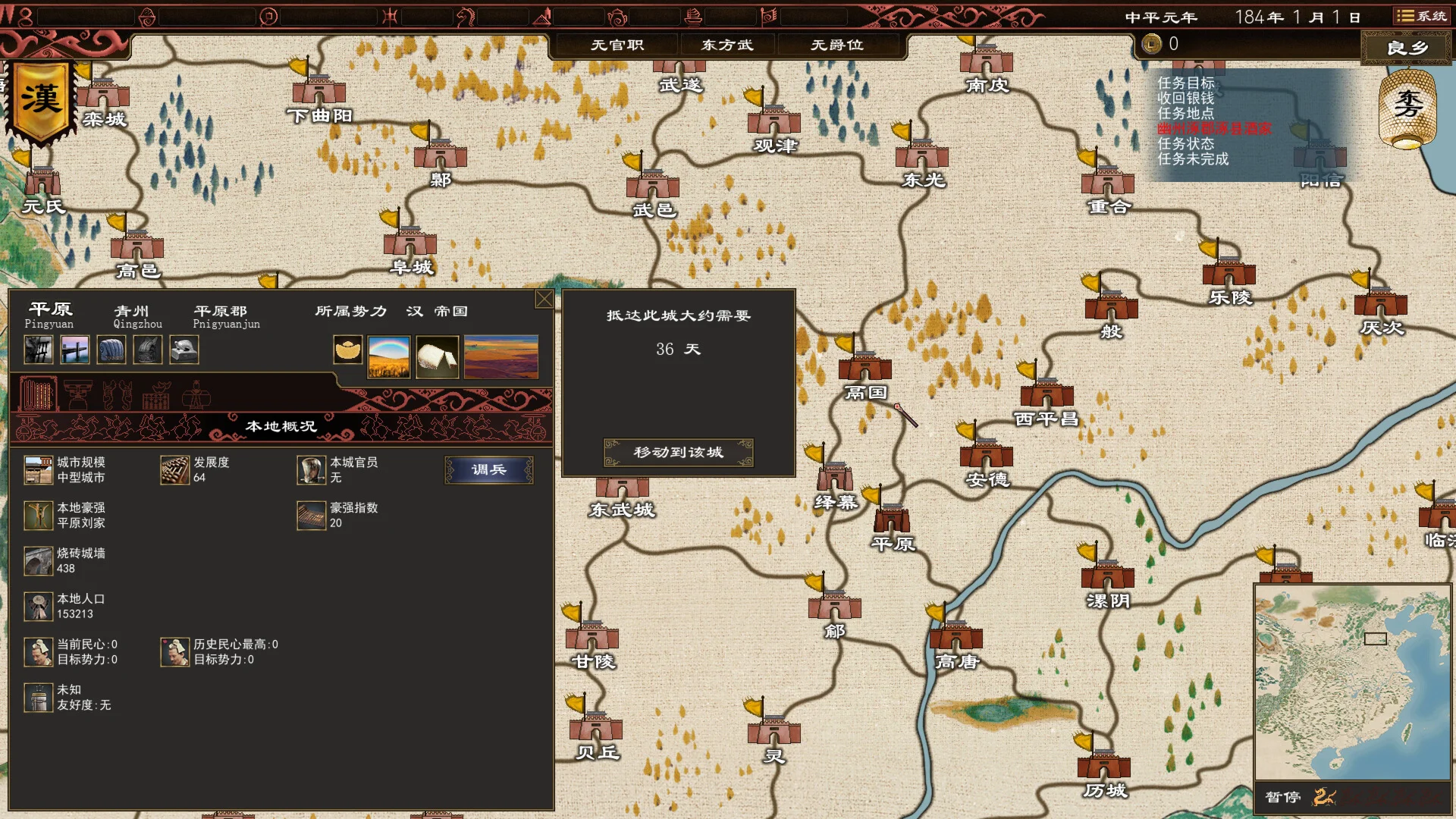Click the 汉 faction banner emblem
The image size is (1456, 819).
tap(41, 102)
